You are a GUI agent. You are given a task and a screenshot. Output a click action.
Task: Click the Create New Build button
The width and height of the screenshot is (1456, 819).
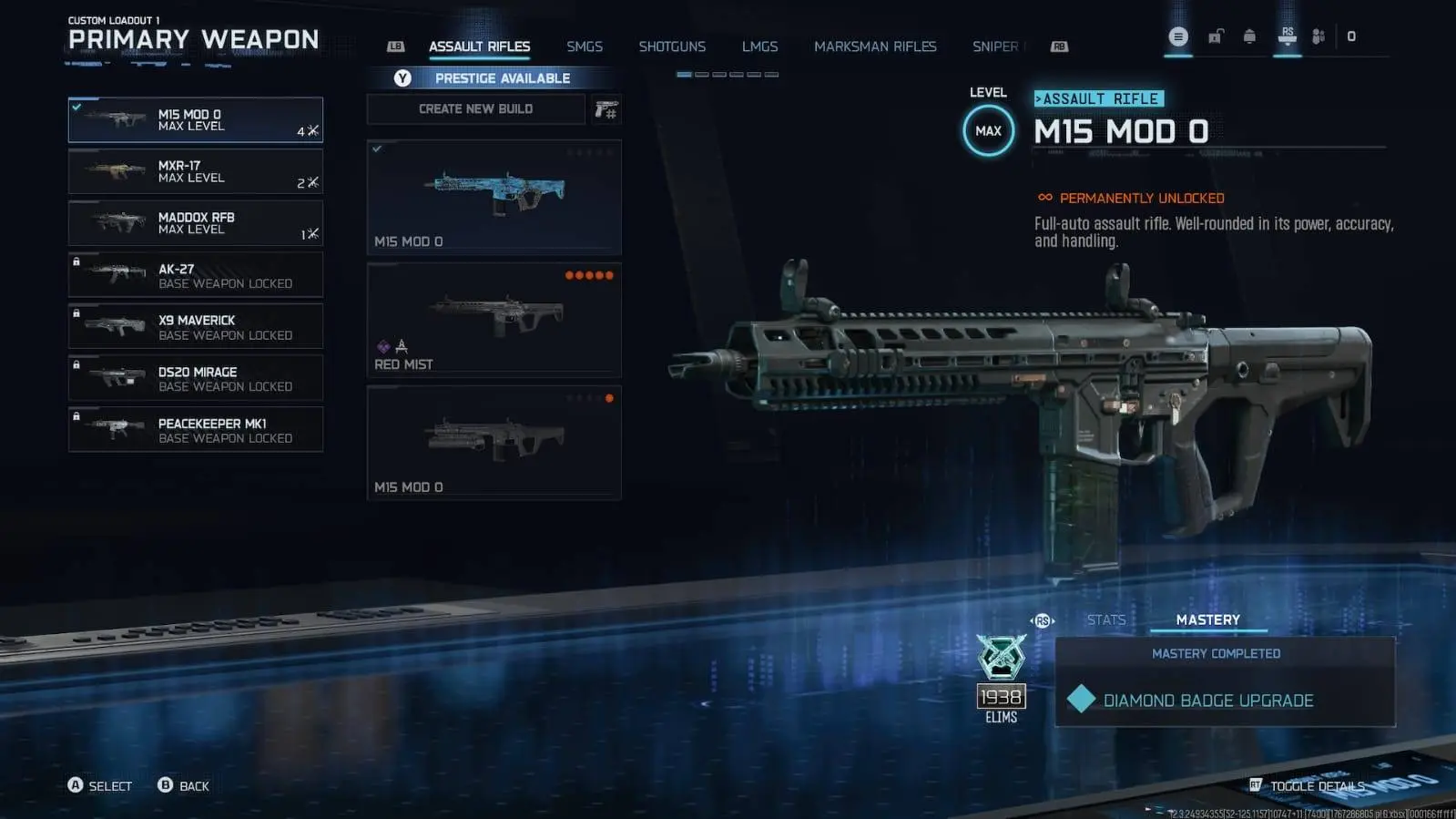(x=475, y=109)
